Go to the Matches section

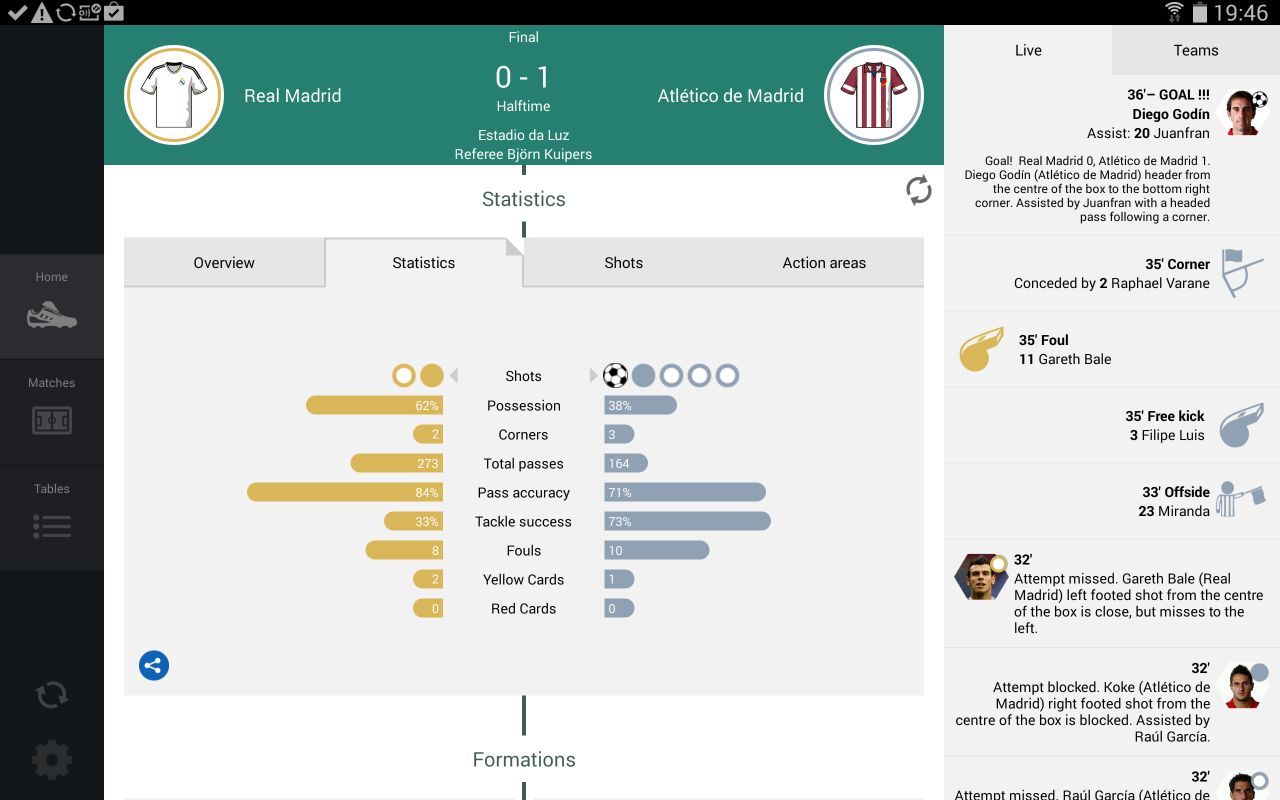click(x=52, y=411)
